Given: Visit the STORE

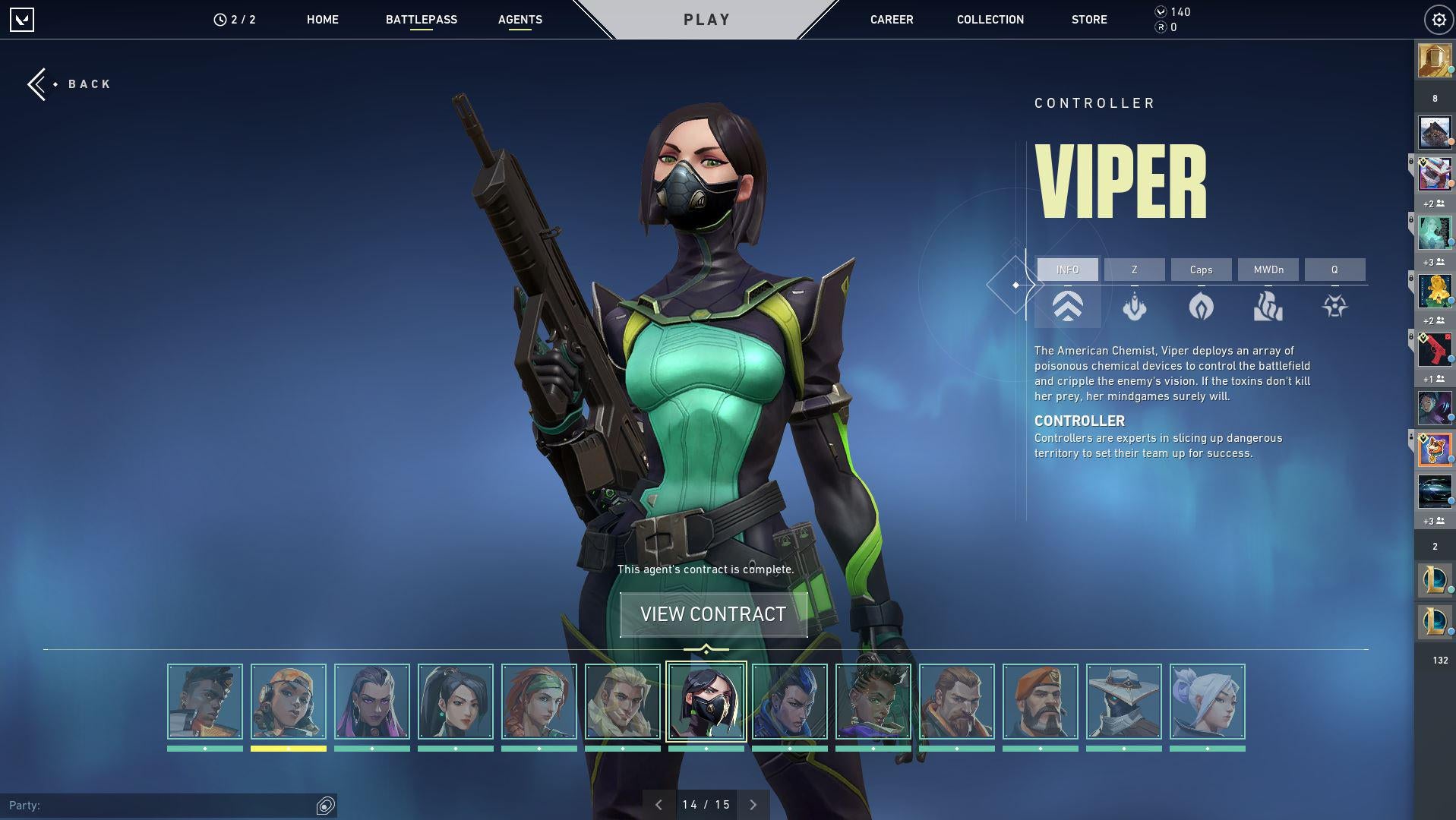Looking at the screenshot, I should click(1088, 20).
